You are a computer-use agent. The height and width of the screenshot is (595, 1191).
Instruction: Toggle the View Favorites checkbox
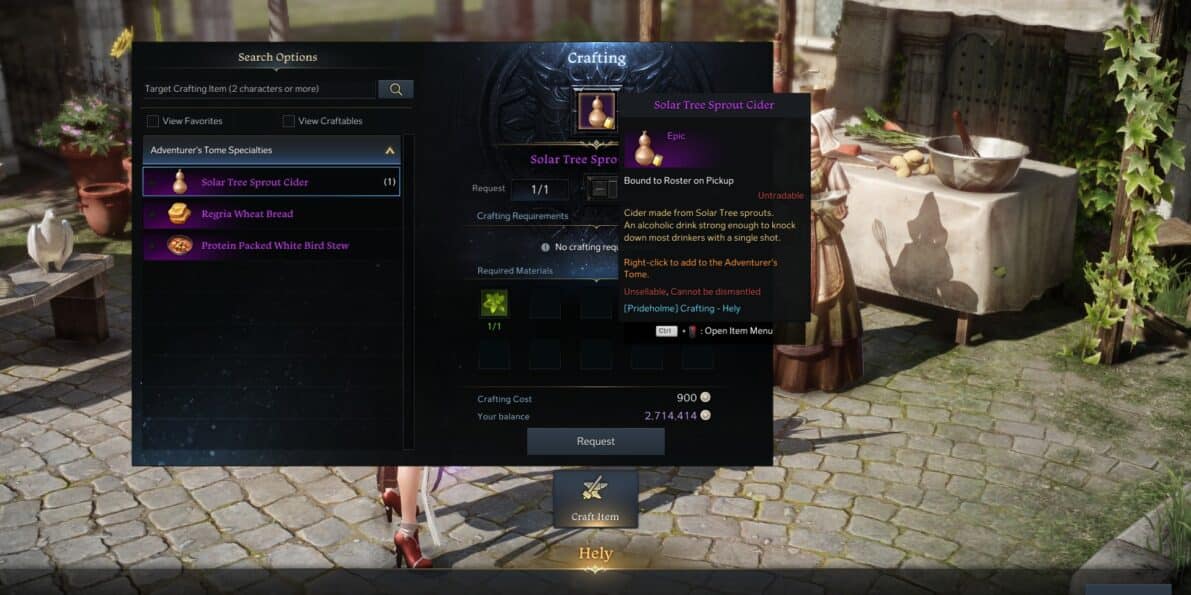click(153, 121)
